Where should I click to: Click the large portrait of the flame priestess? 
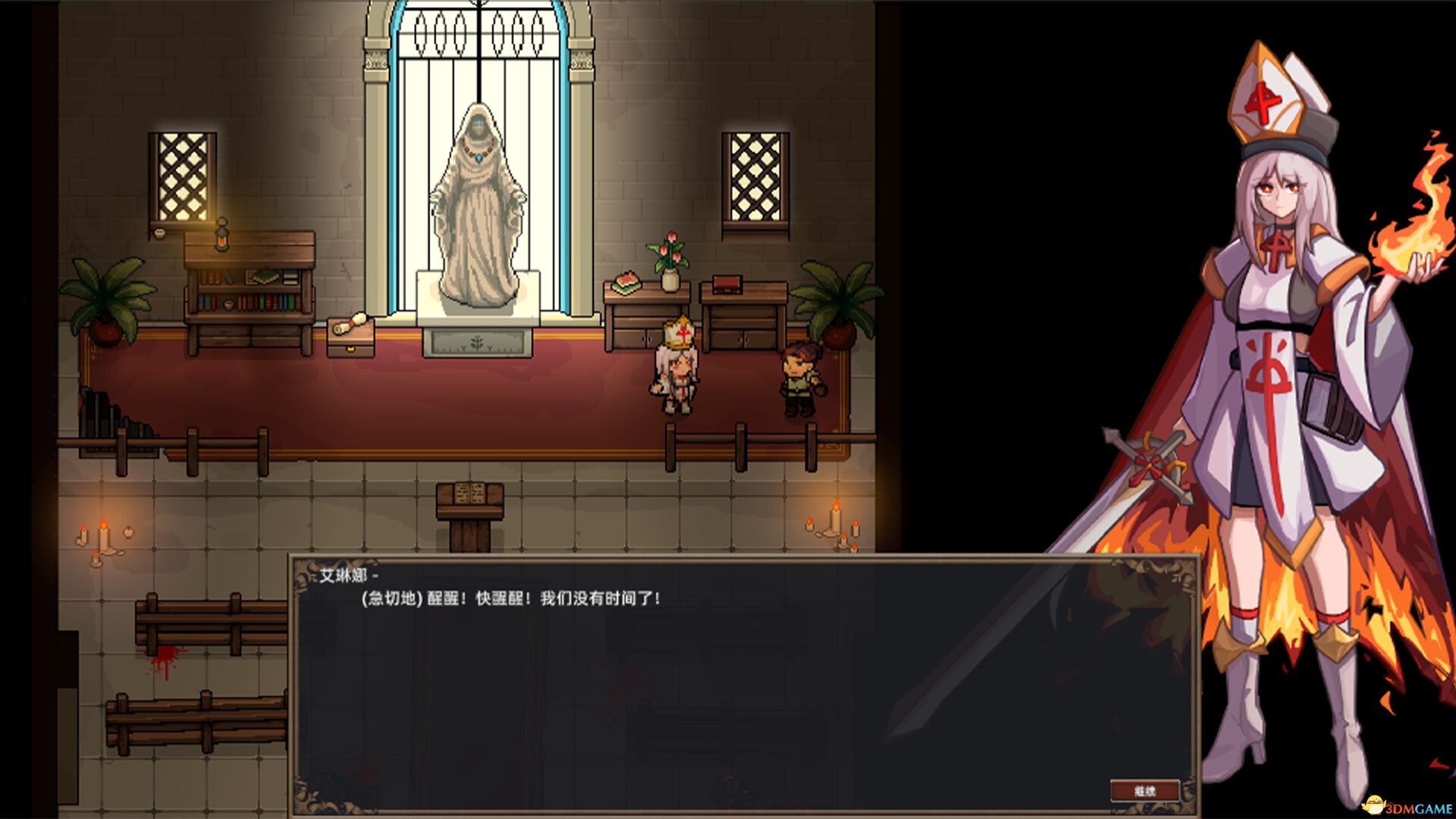[1282, 379]
